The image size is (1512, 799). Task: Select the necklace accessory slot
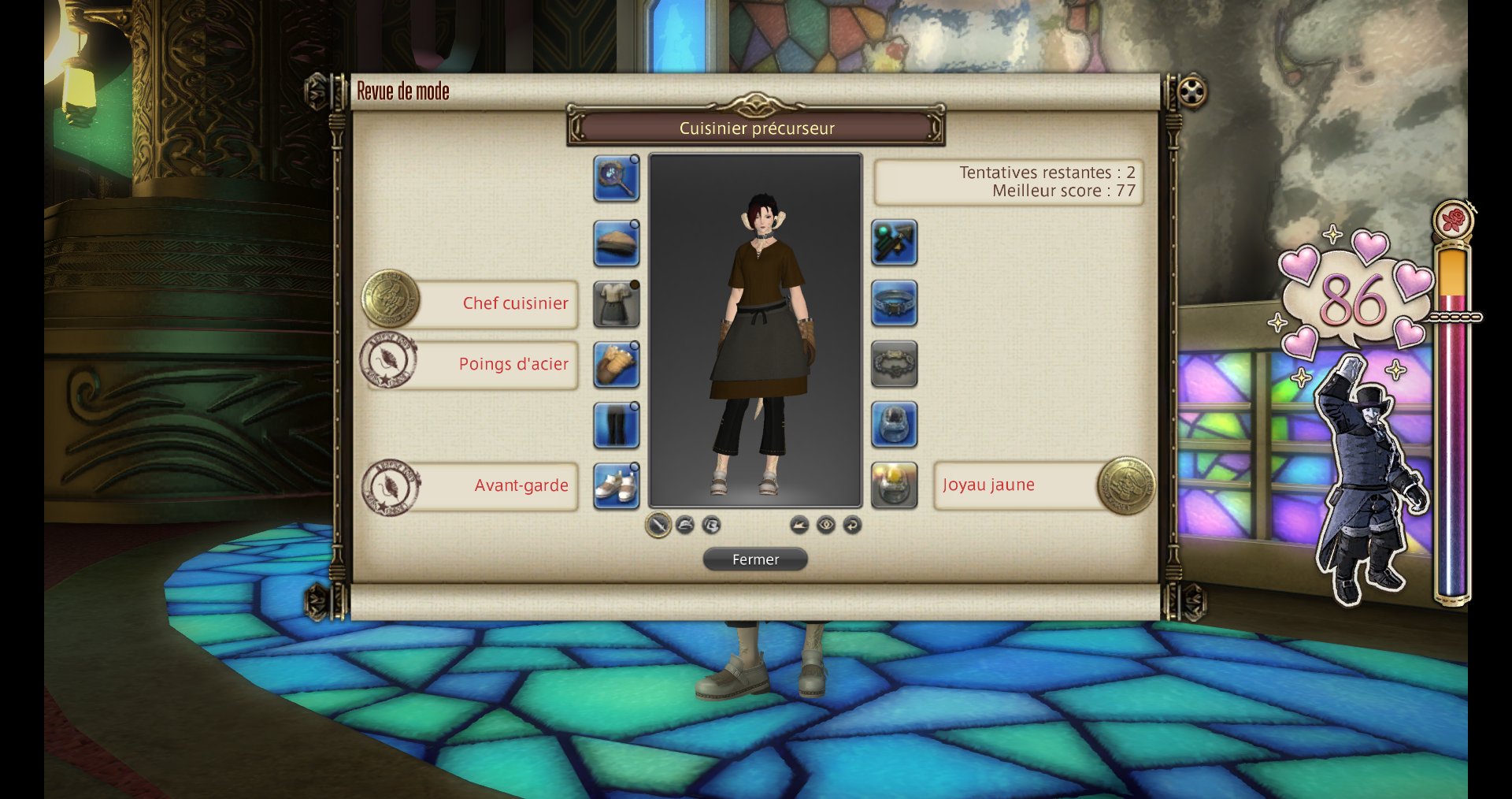895,304
